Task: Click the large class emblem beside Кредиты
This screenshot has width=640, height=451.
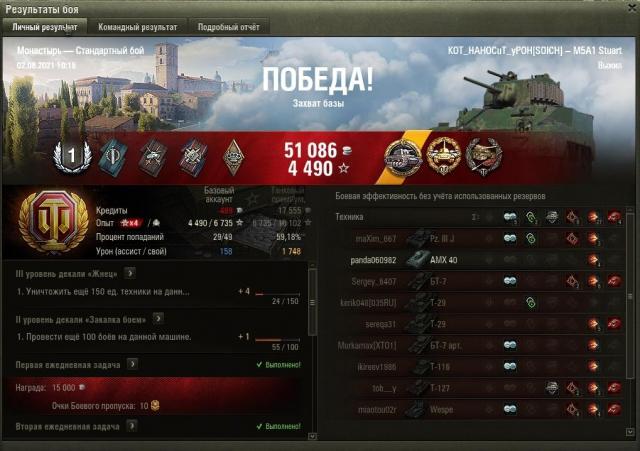Action: tap(46, 220)
